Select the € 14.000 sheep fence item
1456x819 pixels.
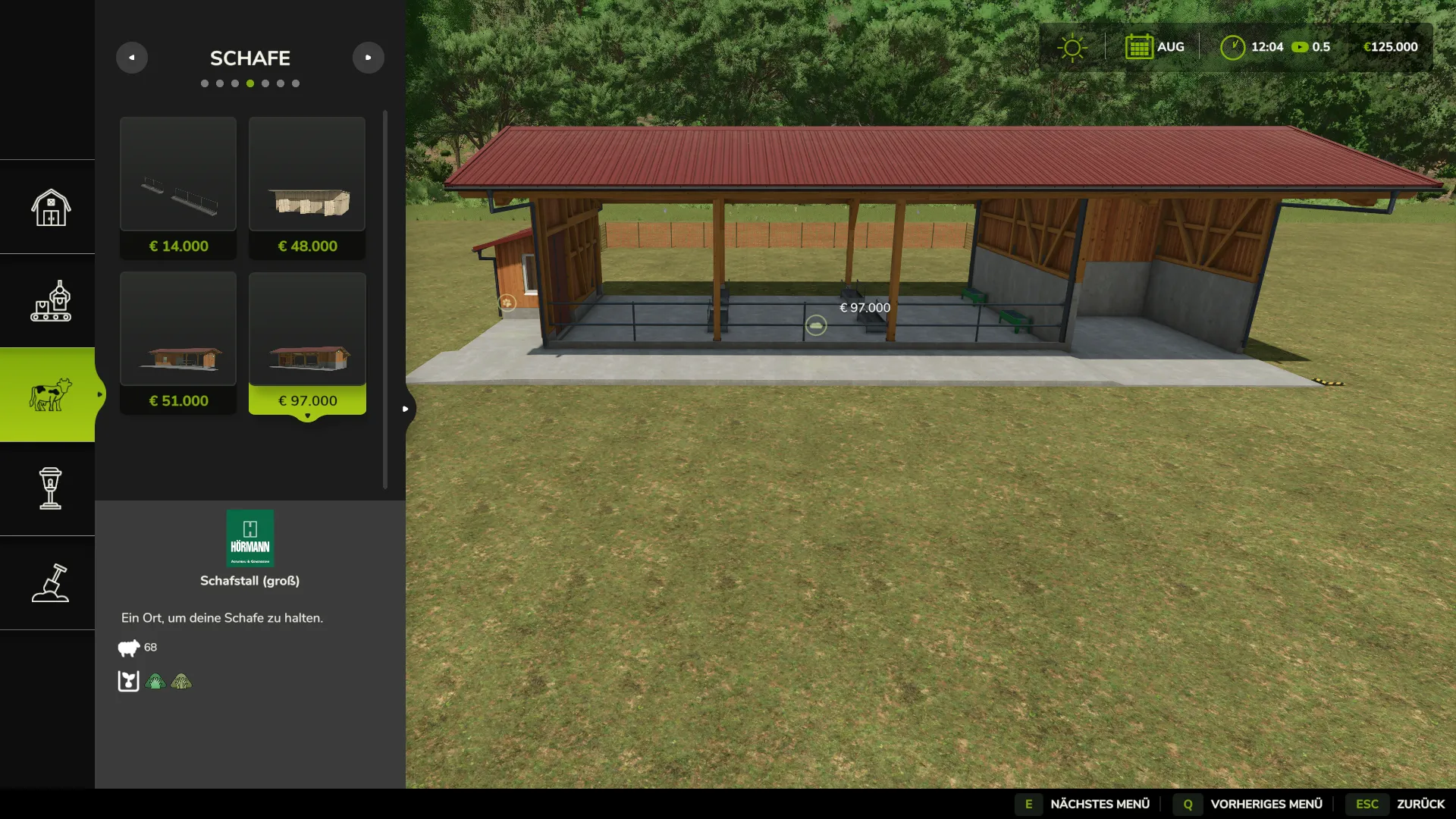point(178,187)
